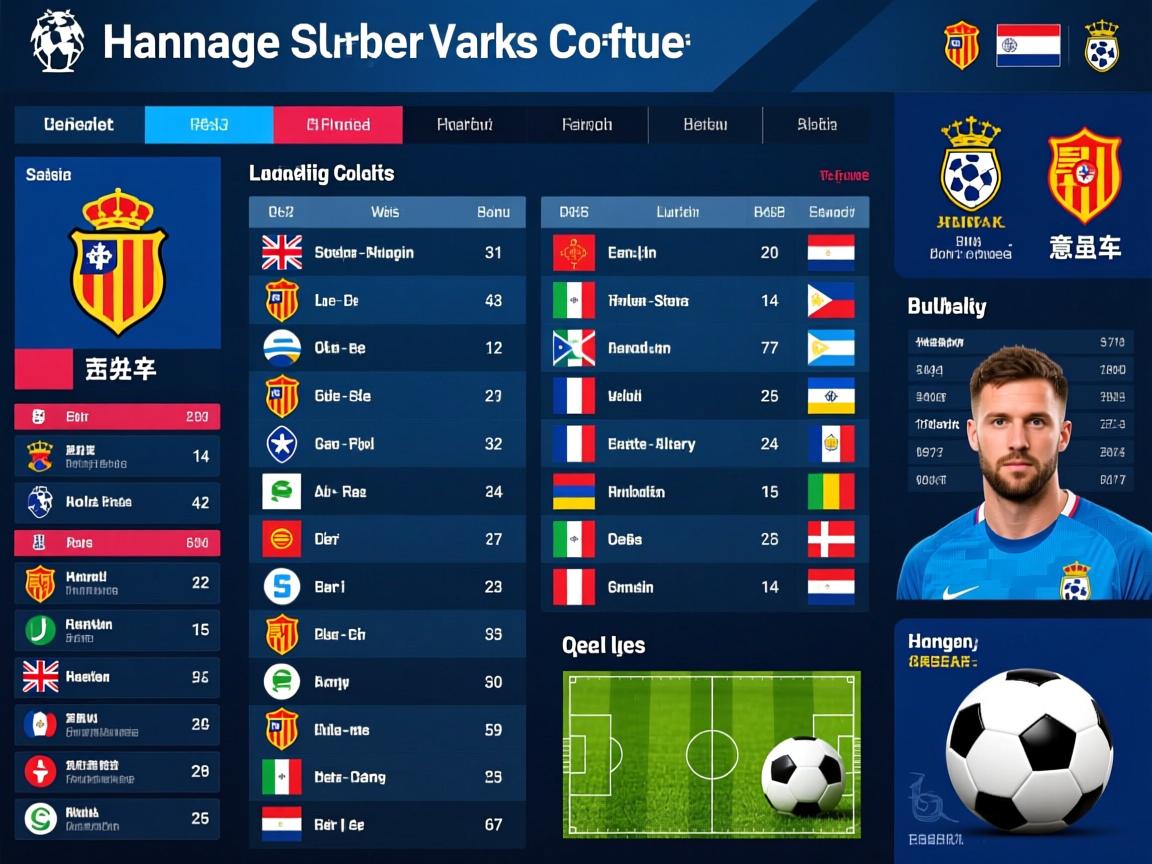The image size is (1152, 864).
Task: Select the Soubar-Nhagin table row
Action: tap(387, 253)
